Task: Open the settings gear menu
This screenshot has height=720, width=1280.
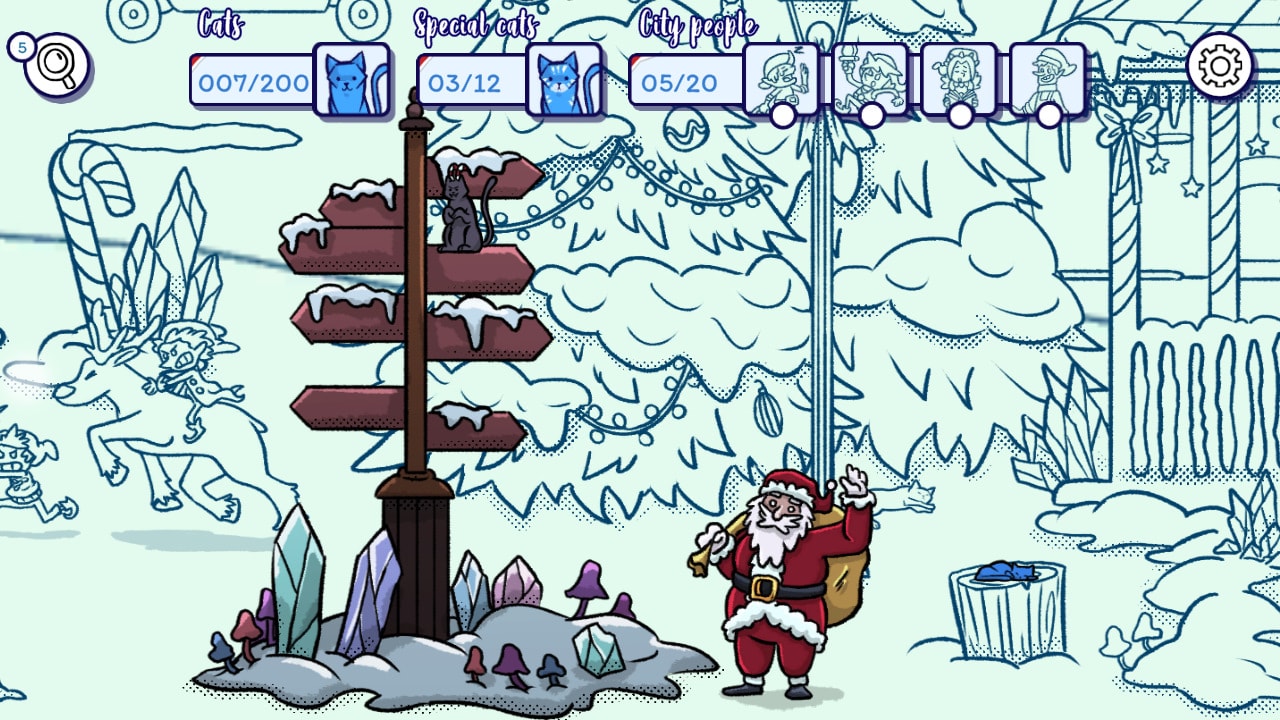Action: tap(1218, 63)
